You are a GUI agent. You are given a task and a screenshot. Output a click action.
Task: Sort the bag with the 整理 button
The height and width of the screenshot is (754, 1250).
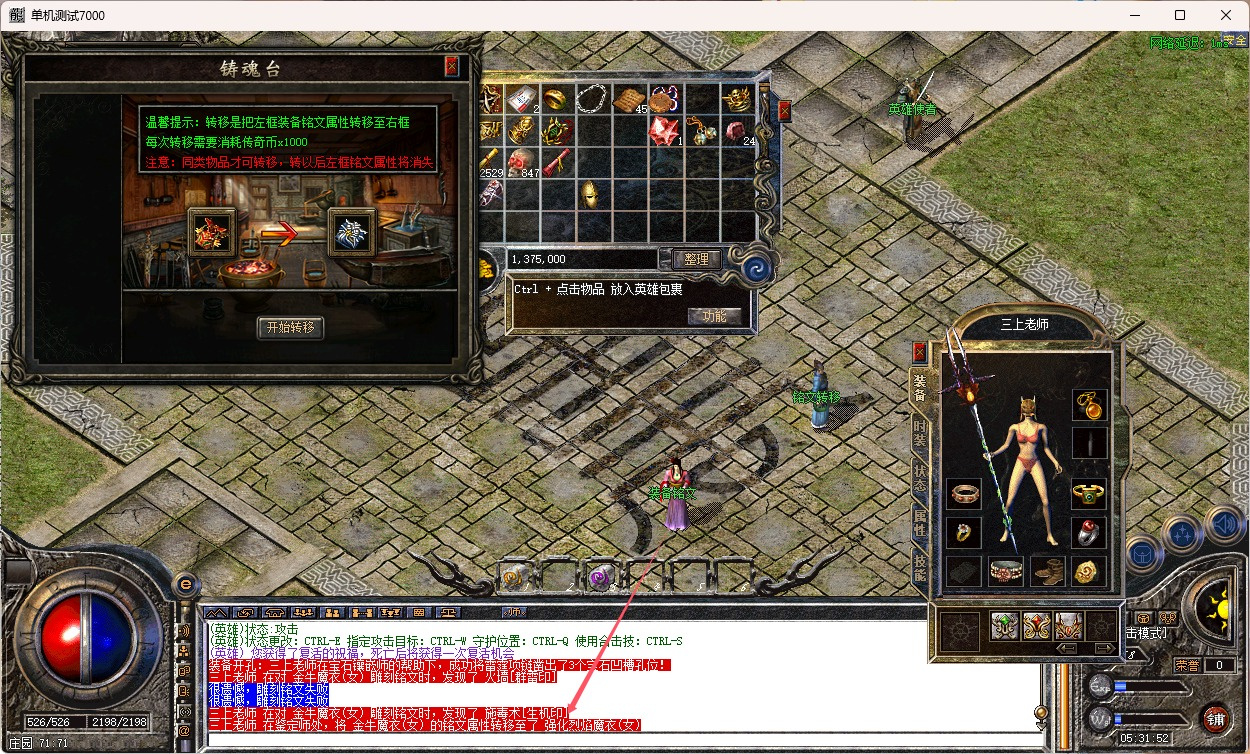point(696,259)
